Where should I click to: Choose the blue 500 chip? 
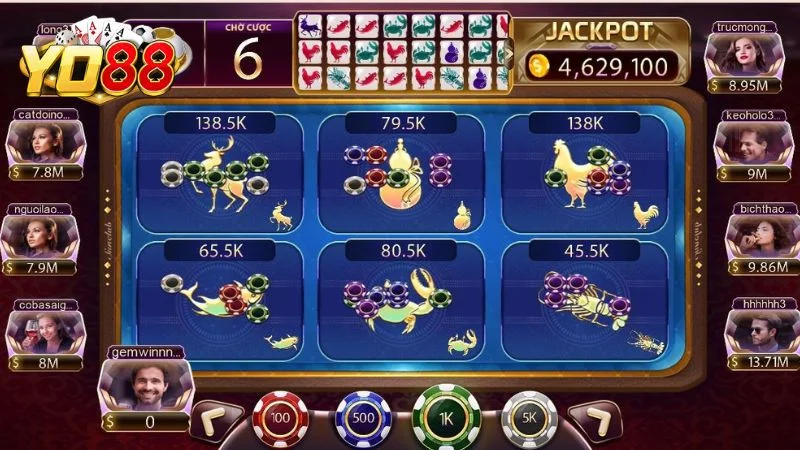point(362,416)
